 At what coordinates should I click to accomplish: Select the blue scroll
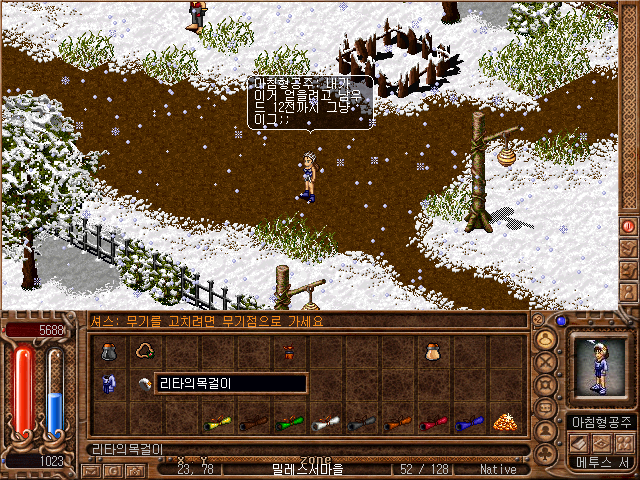(467, 423)
